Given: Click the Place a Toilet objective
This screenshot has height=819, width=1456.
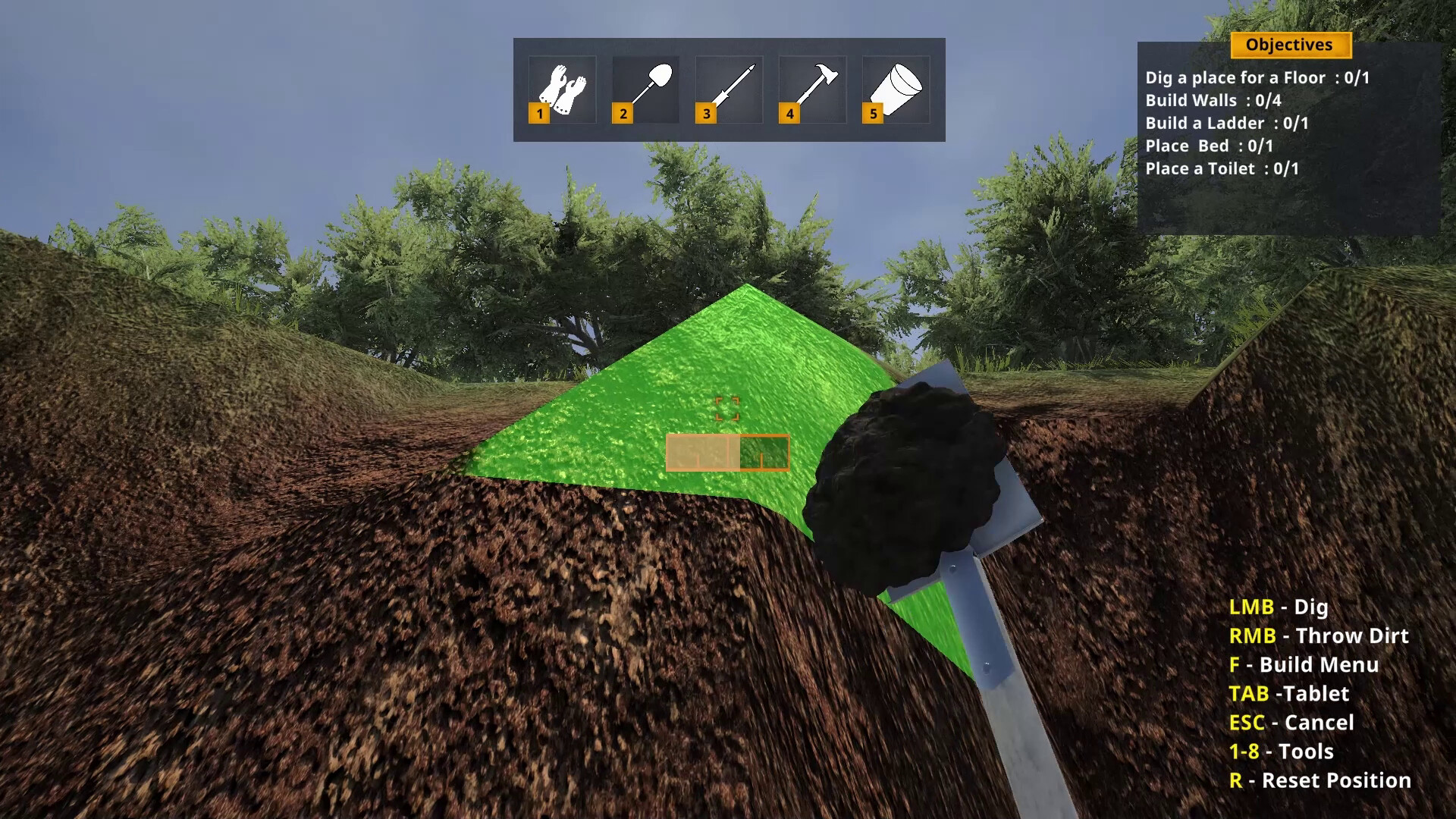Looking at the screenshot, I should pyautogui.click(x=1224, y=168).
